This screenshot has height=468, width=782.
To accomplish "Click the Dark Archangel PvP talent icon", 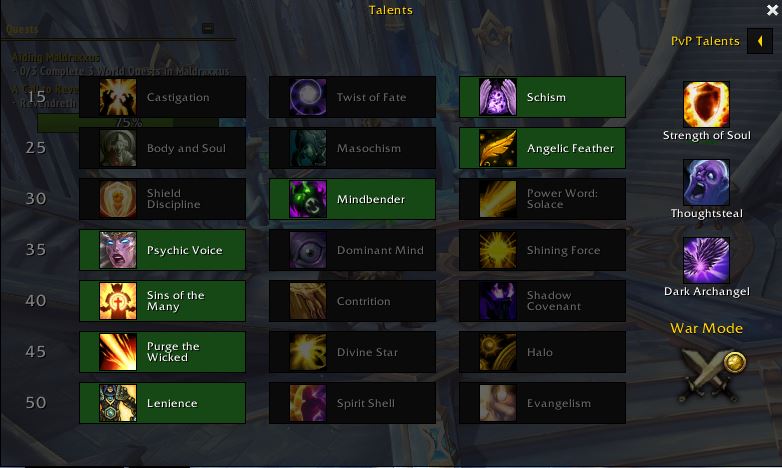I will (x=706, y=261).
